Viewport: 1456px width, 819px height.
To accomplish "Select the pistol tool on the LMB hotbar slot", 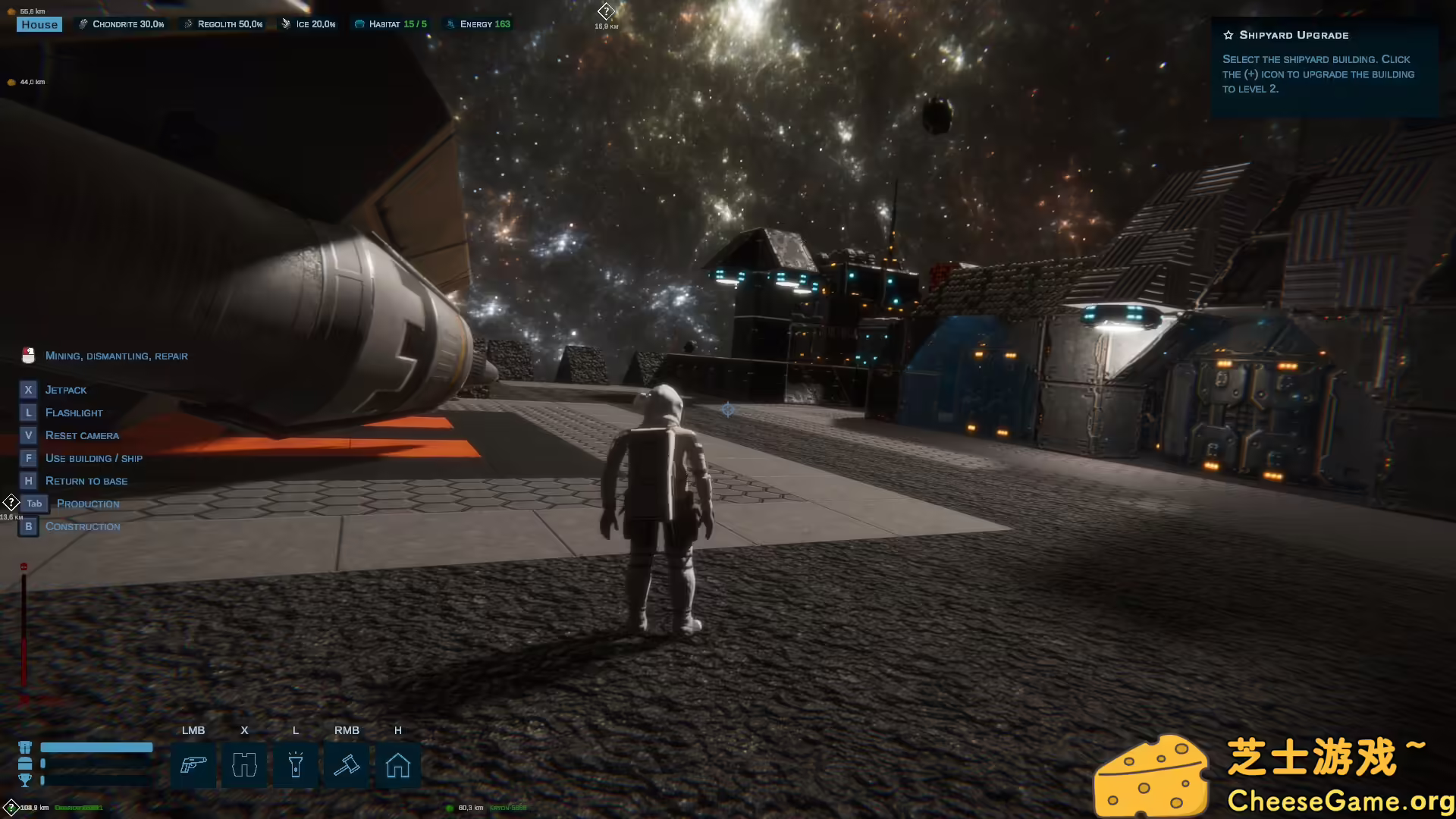I will [x=193, y=766].
